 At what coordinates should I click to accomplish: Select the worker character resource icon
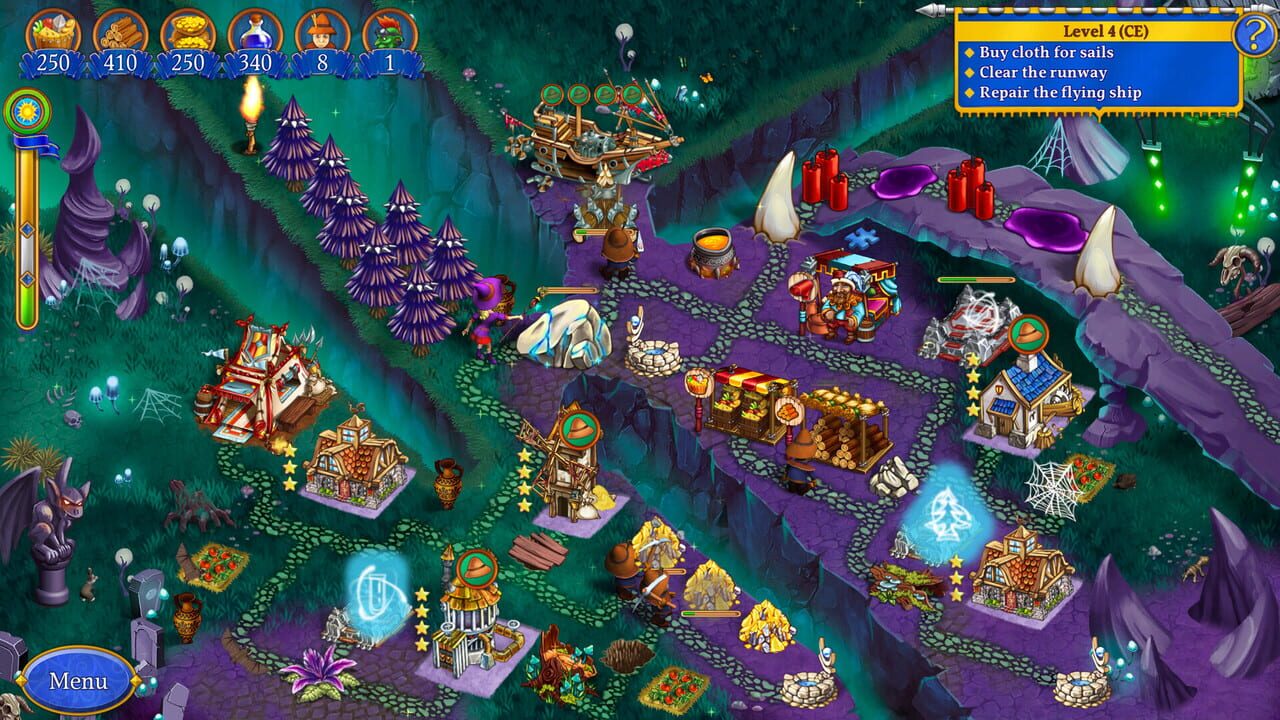point(322,33)
